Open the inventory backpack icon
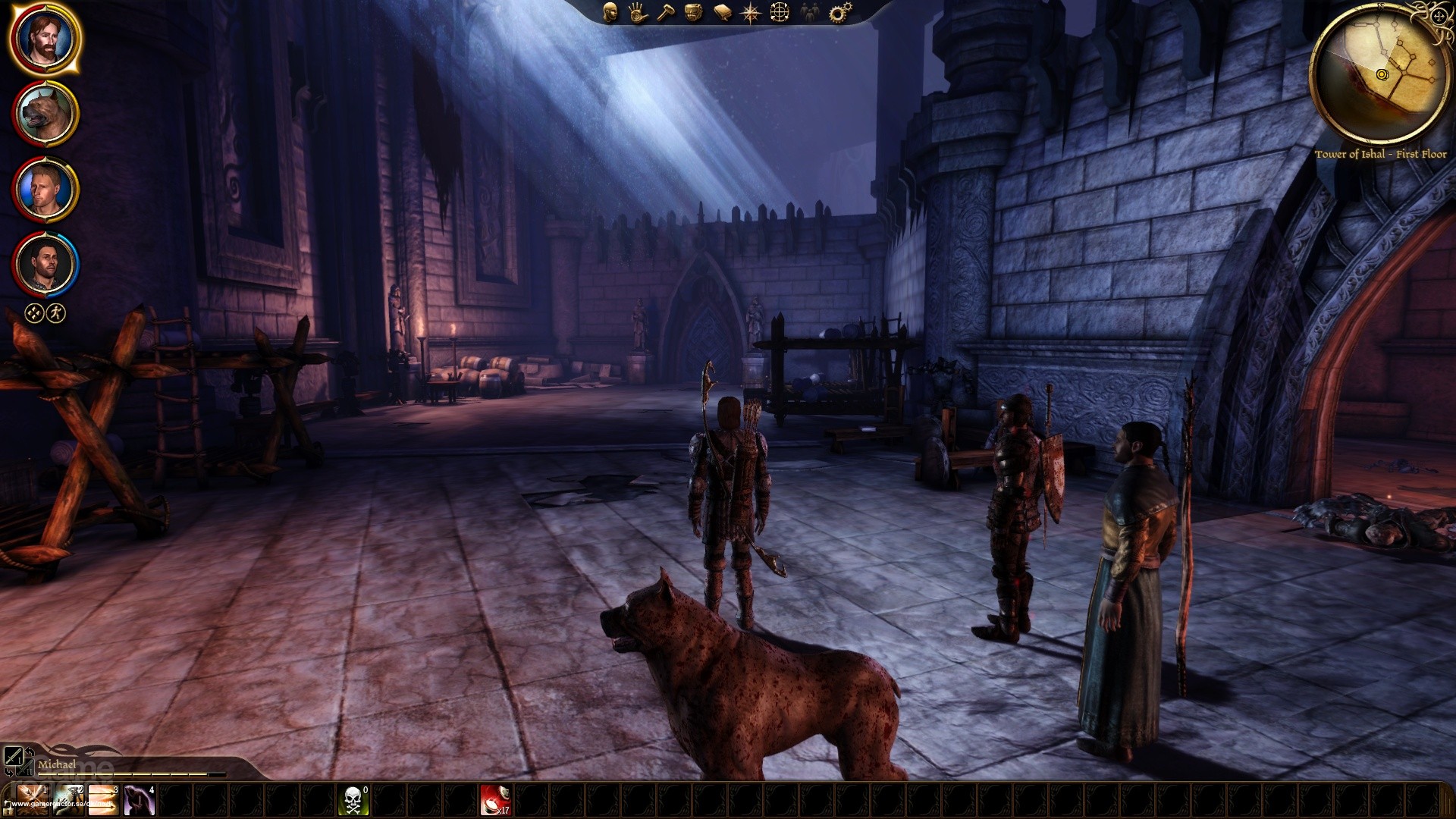 coord(693,12)
